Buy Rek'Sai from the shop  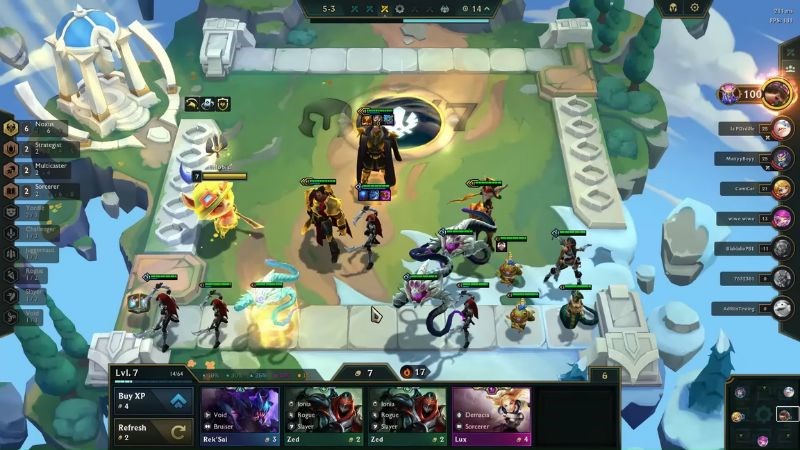[x=241, y=413]
